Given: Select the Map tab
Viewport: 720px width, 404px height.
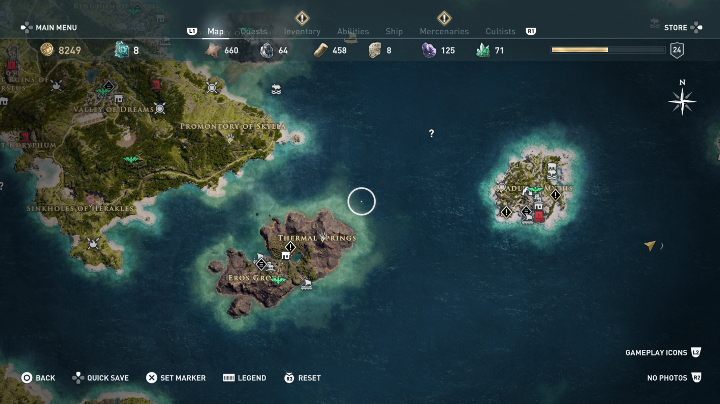Looking at the screenshot, I should pos(215,31).
